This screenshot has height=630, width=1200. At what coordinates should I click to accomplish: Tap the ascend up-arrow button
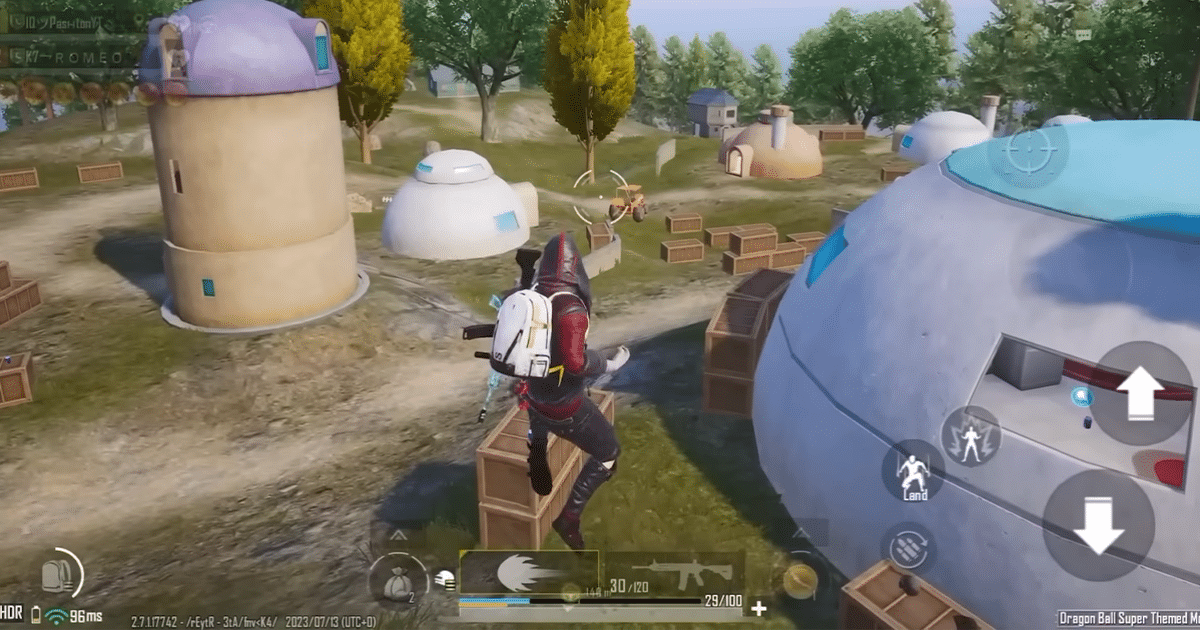tap(1140, 393)
